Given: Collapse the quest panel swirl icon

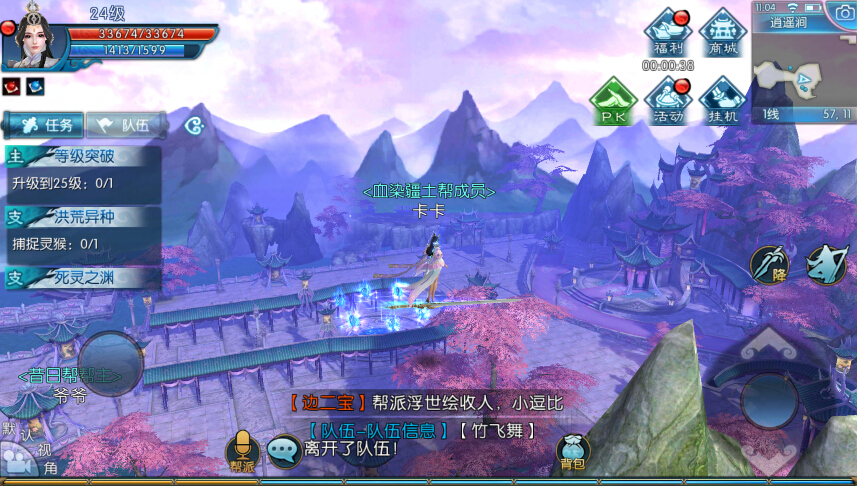Looking at the screenshot, I should pyautogui.click(x=195, y=126).
